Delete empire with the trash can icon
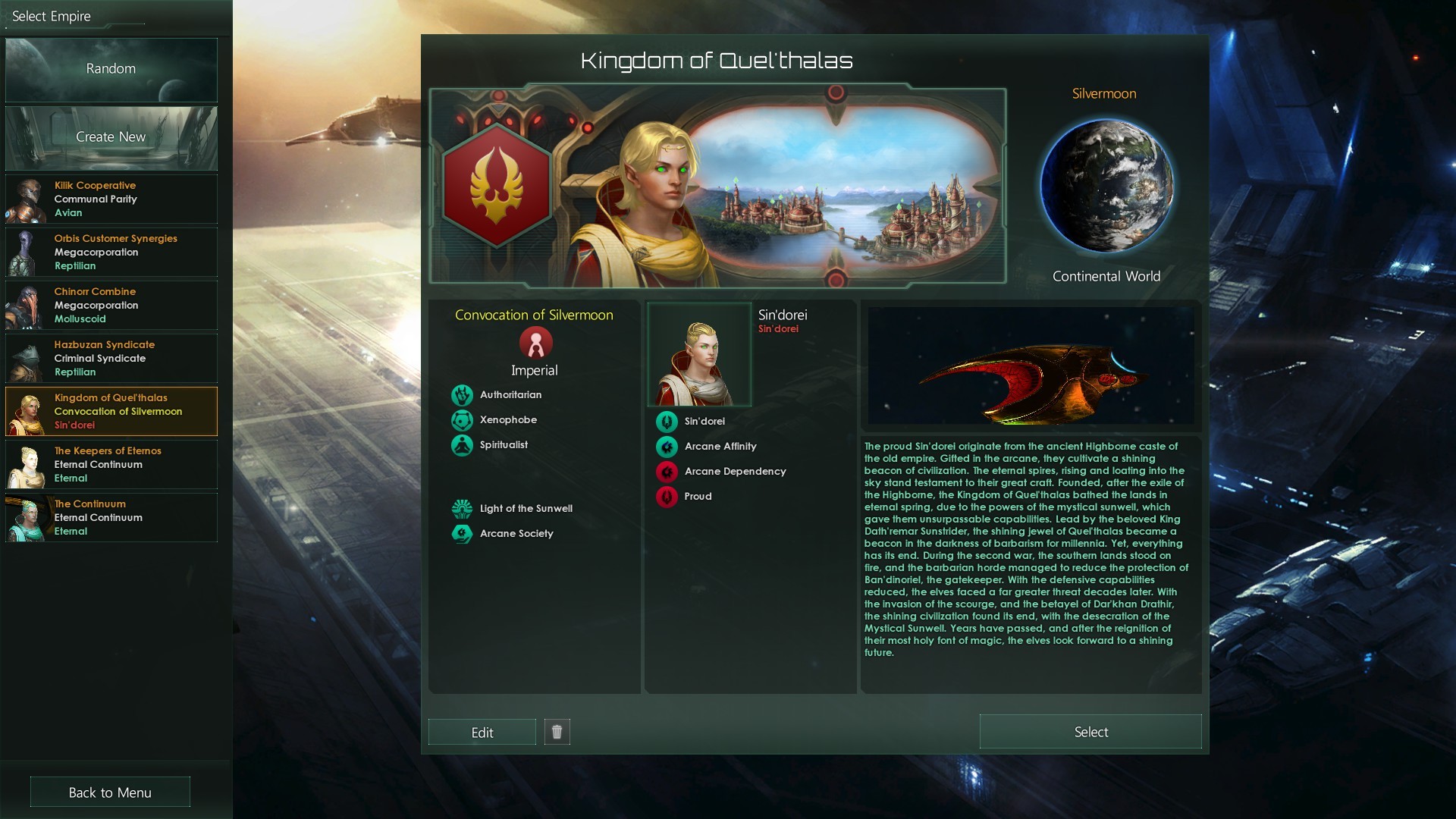Viewport: 1456px width, 819px height. 557,732
